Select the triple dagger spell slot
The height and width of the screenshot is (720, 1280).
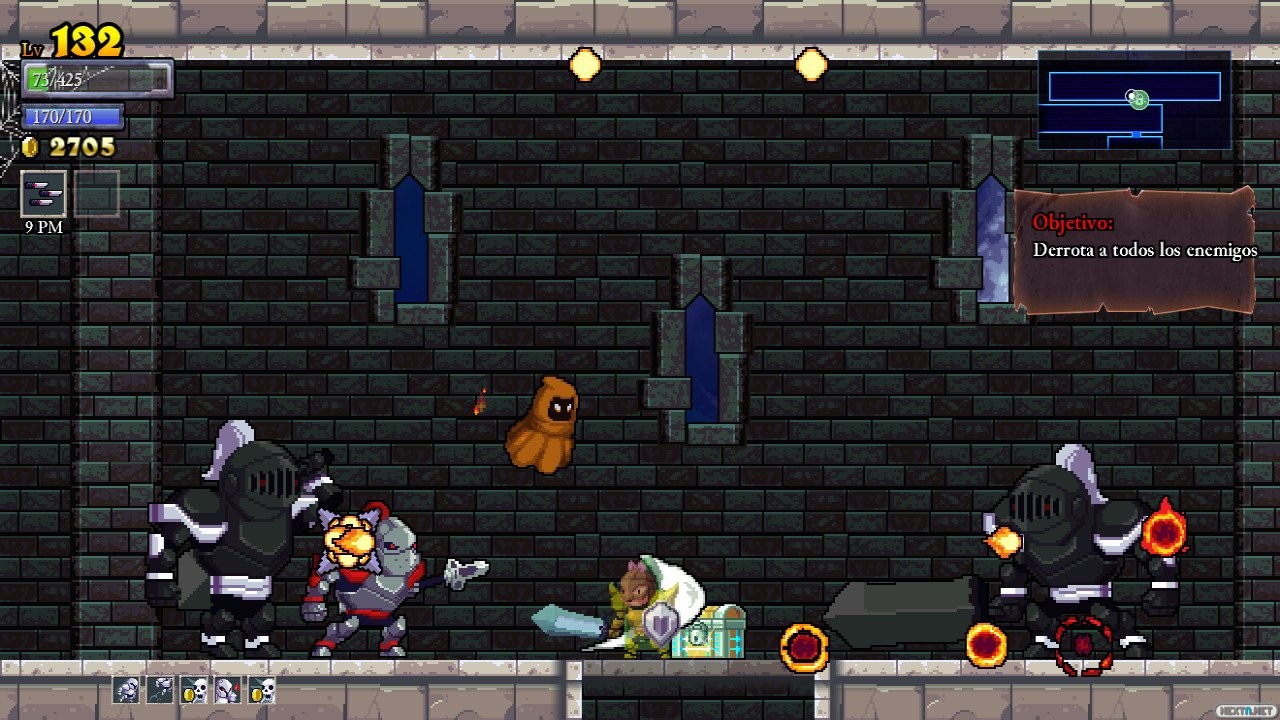[x=44, y=194]
